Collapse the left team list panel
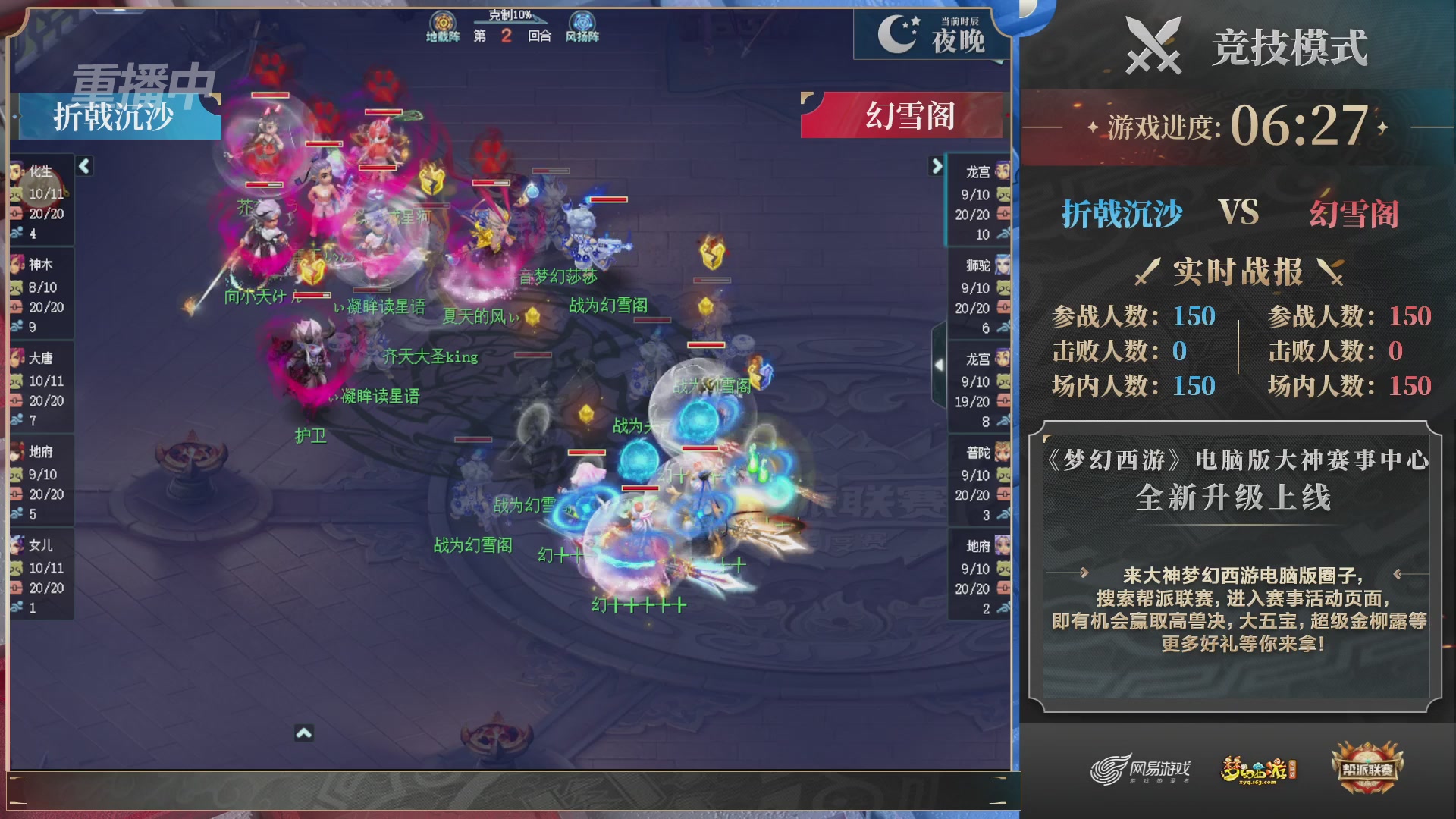The height and width of the screenshot is (819, 1456). [x=83, y=166]
